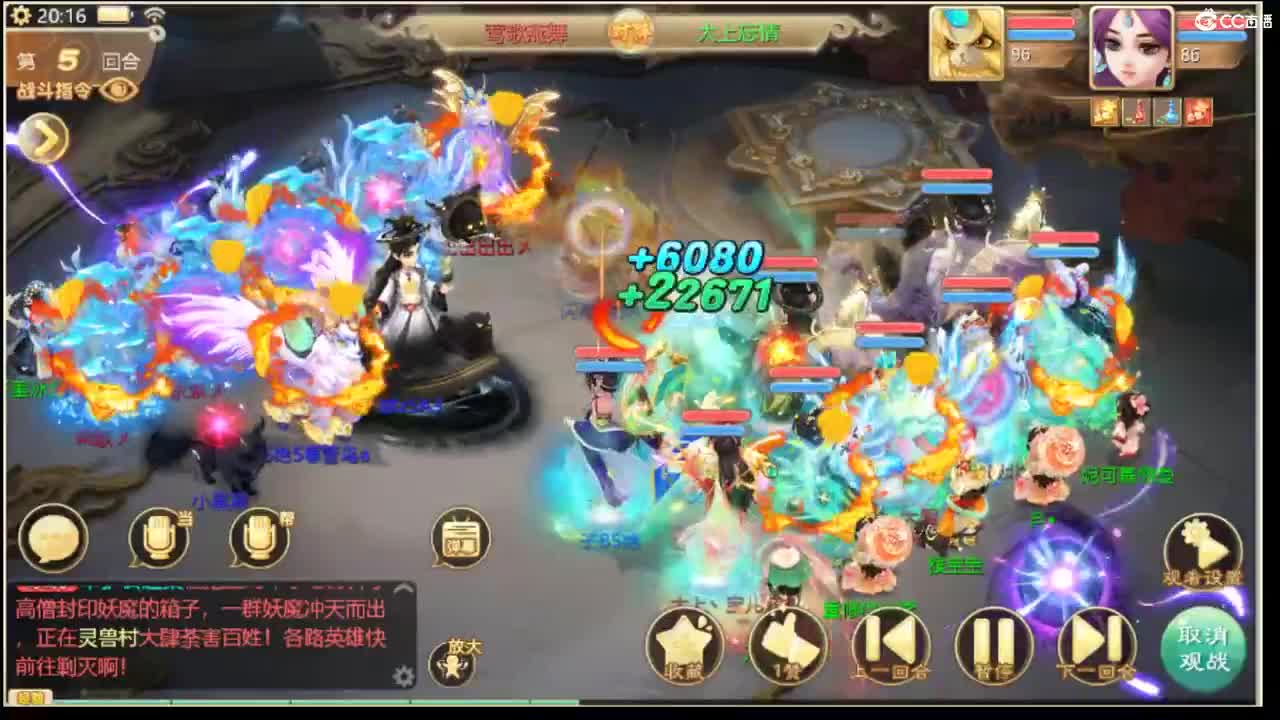Open the chat bubble icon
The height and width of the screenshot is (720, 1280).
tap(54, 540)
